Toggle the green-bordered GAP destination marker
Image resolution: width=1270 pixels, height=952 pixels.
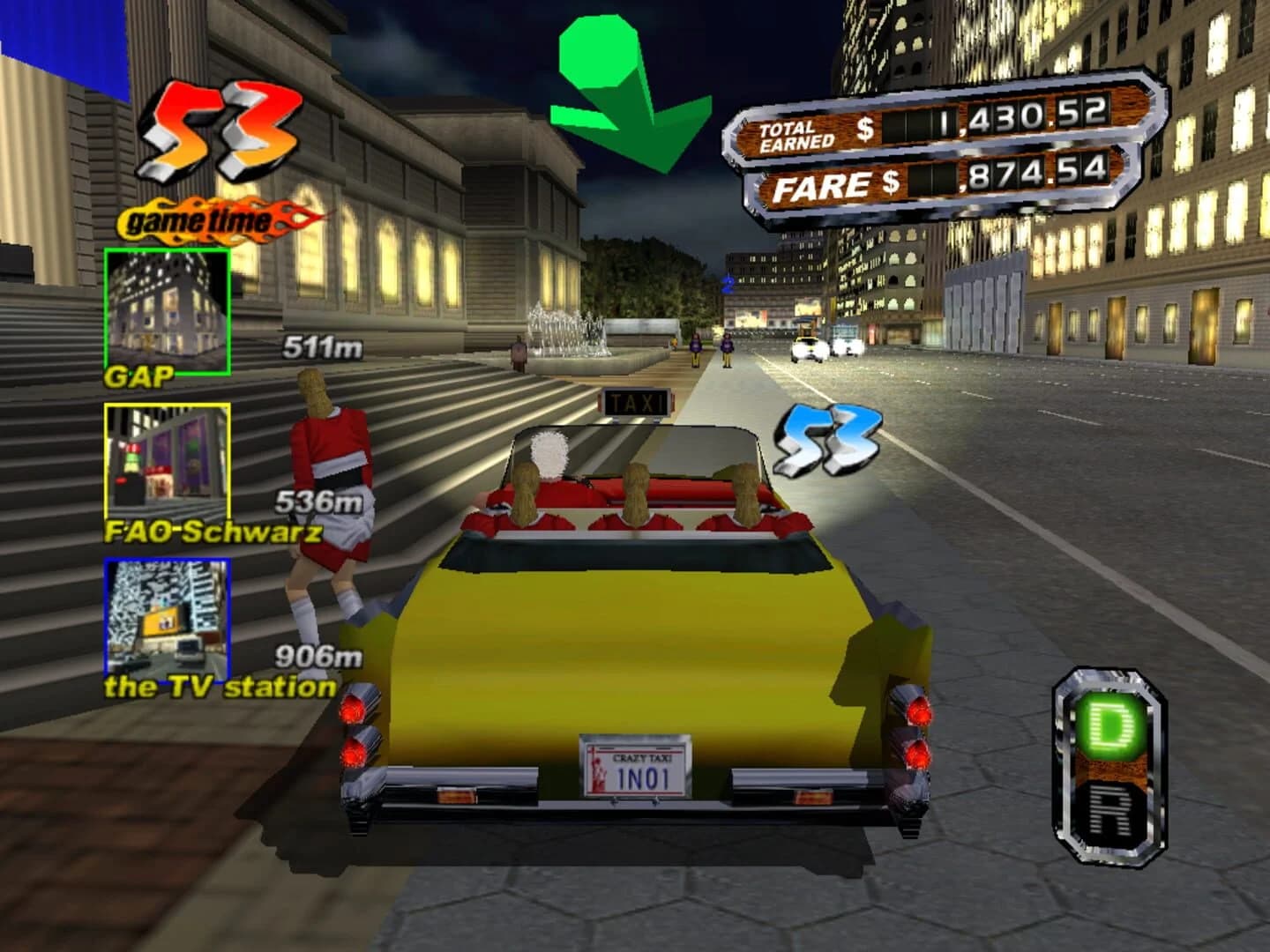click(x=167, y=310)
